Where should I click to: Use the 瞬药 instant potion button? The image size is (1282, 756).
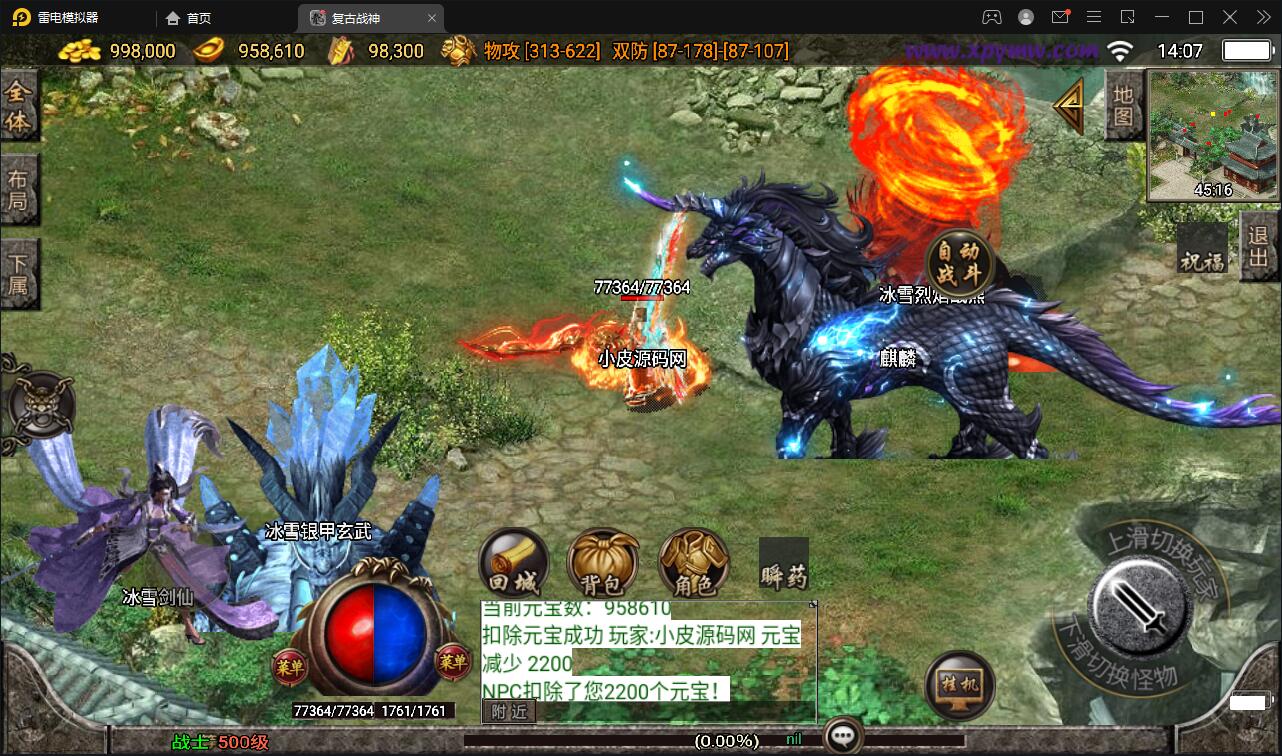(x=783, y=565)
